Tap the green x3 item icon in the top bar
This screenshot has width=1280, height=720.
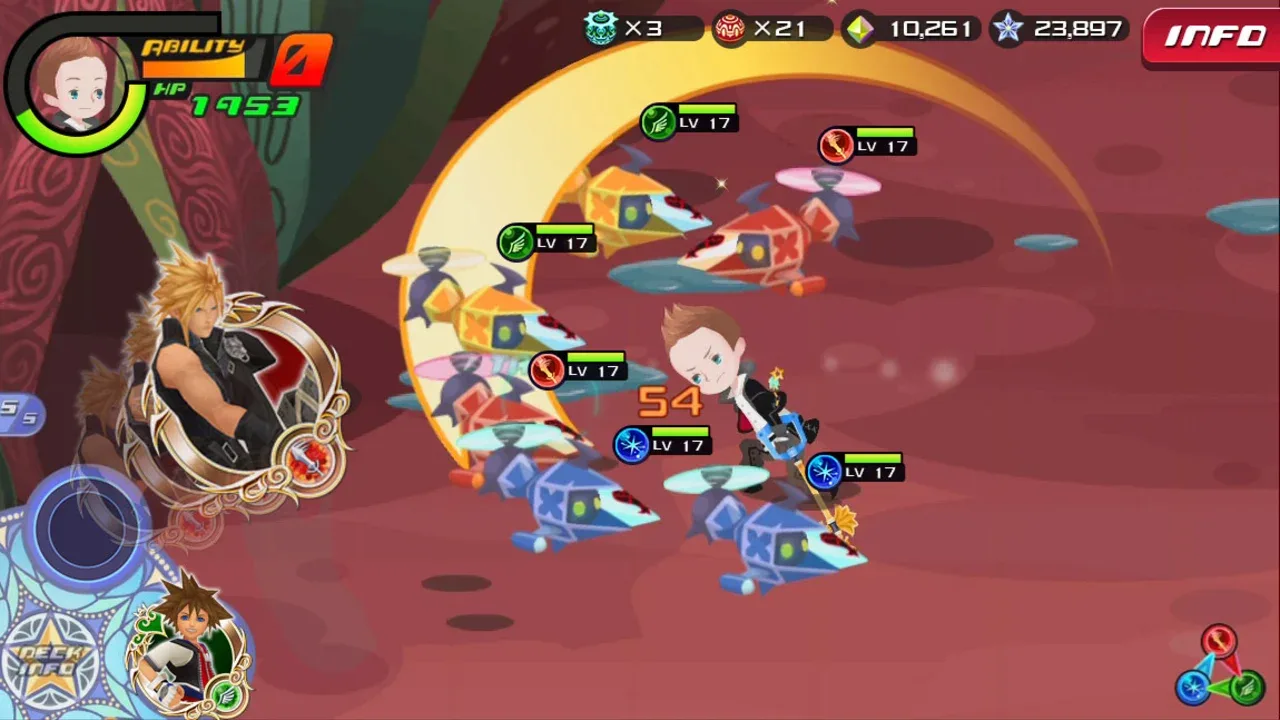point(600,29)
